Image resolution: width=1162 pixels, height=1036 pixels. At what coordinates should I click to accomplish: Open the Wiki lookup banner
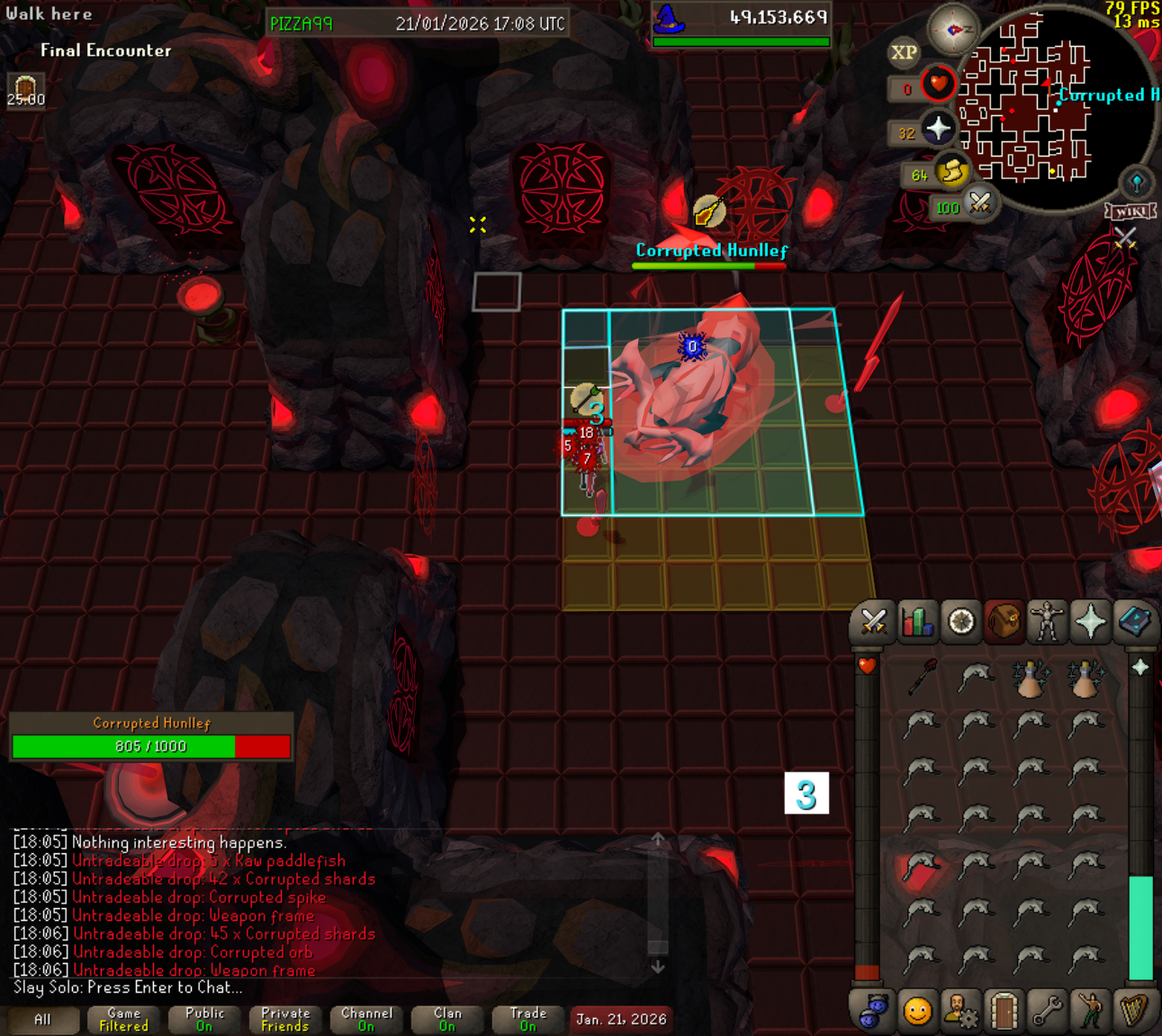point(1130,212)
